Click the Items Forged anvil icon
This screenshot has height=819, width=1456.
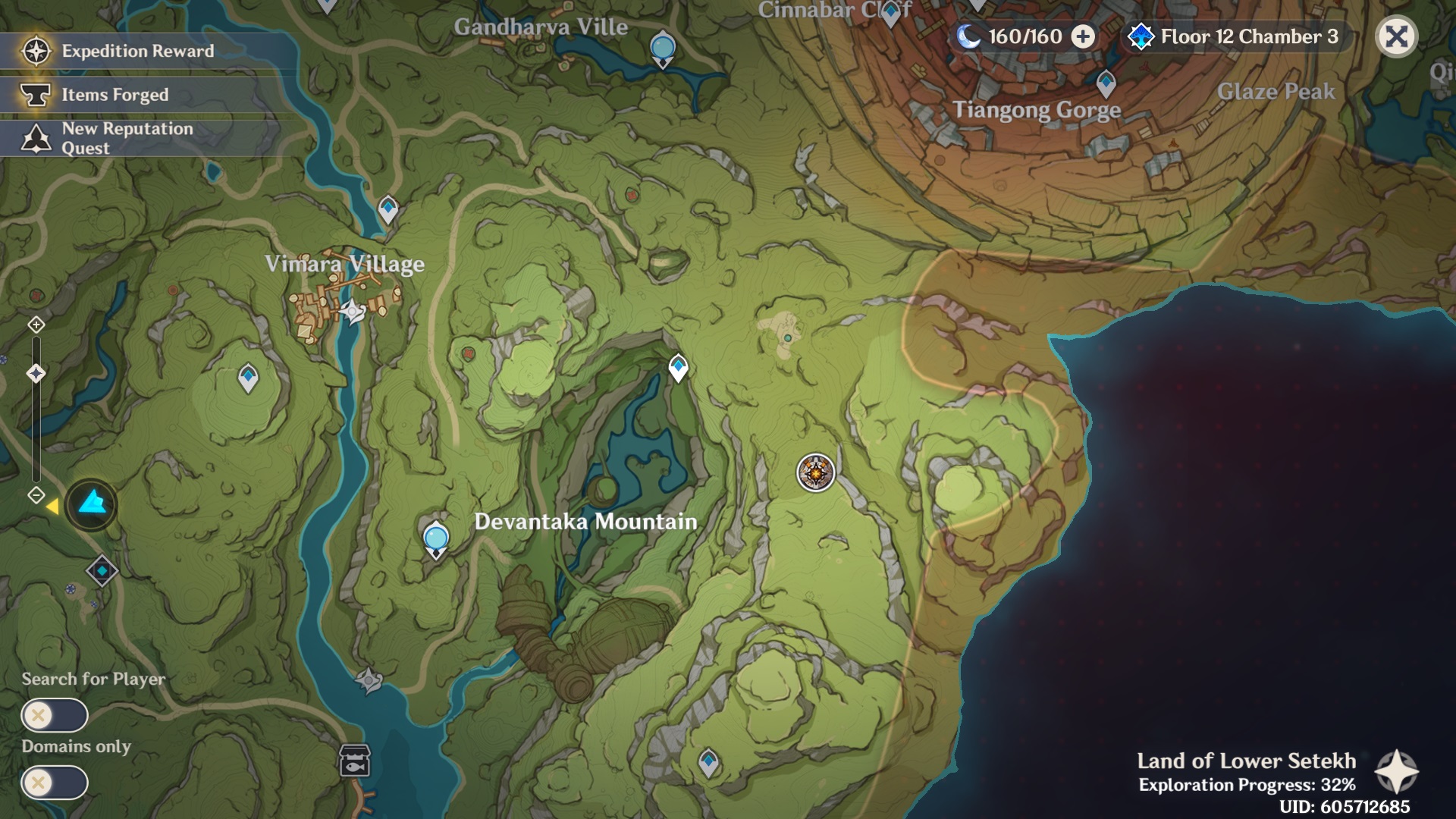point(34,94)
